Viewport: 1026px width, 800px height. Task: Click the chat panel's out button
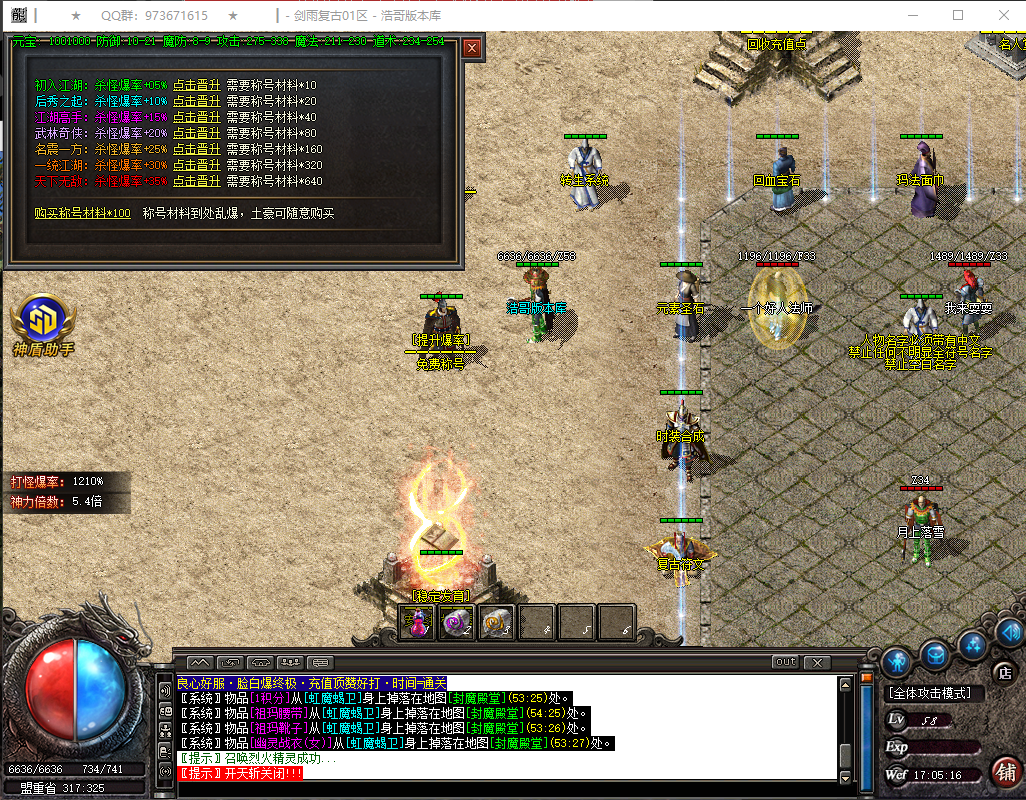click(785, 662)
